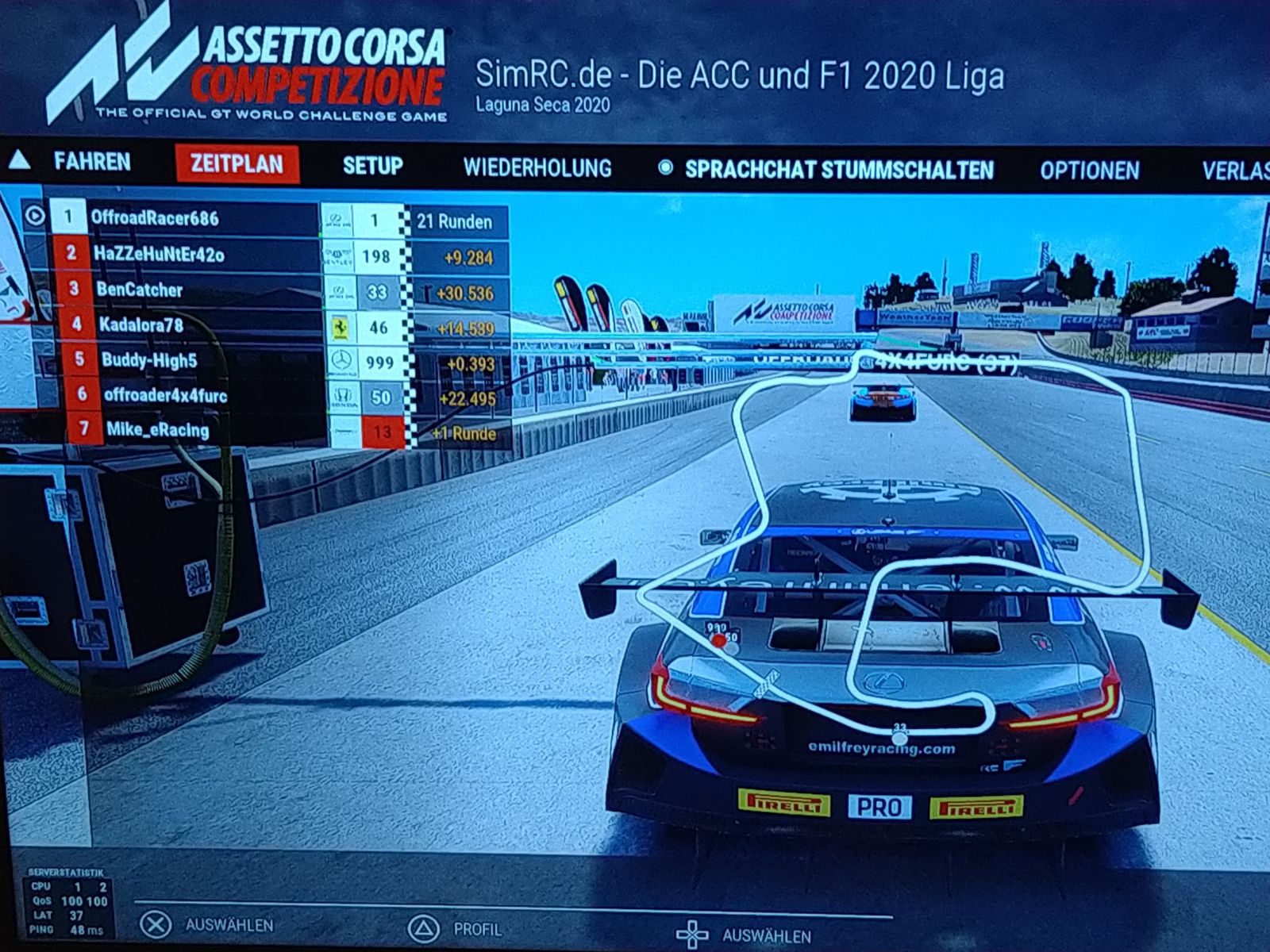Screen dimensions: 1270x952
Task: Pick BenCatcher from the leaderboard
Action: pos(140,290)
